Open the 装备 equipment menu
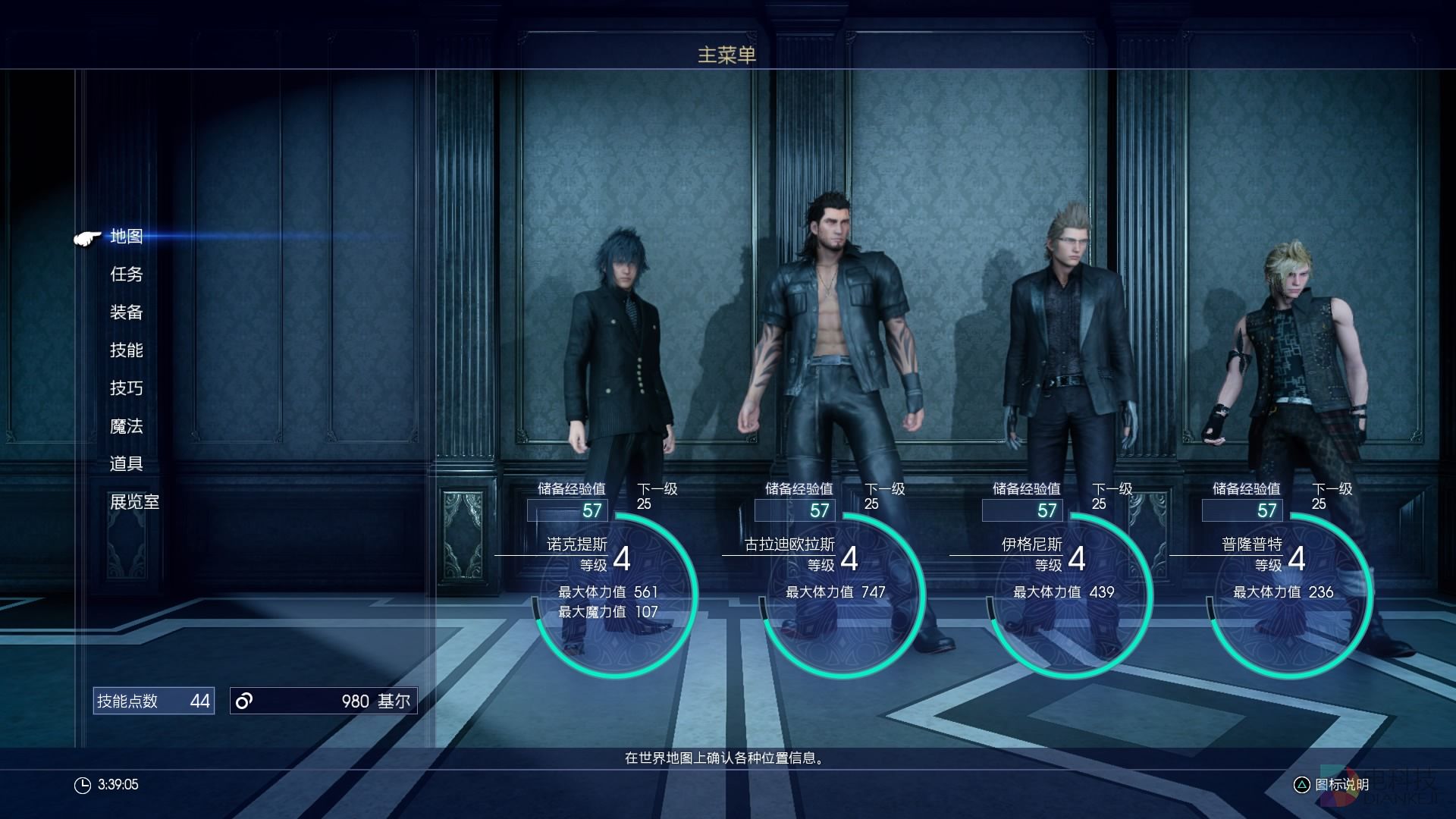 [x=127, y=312]
